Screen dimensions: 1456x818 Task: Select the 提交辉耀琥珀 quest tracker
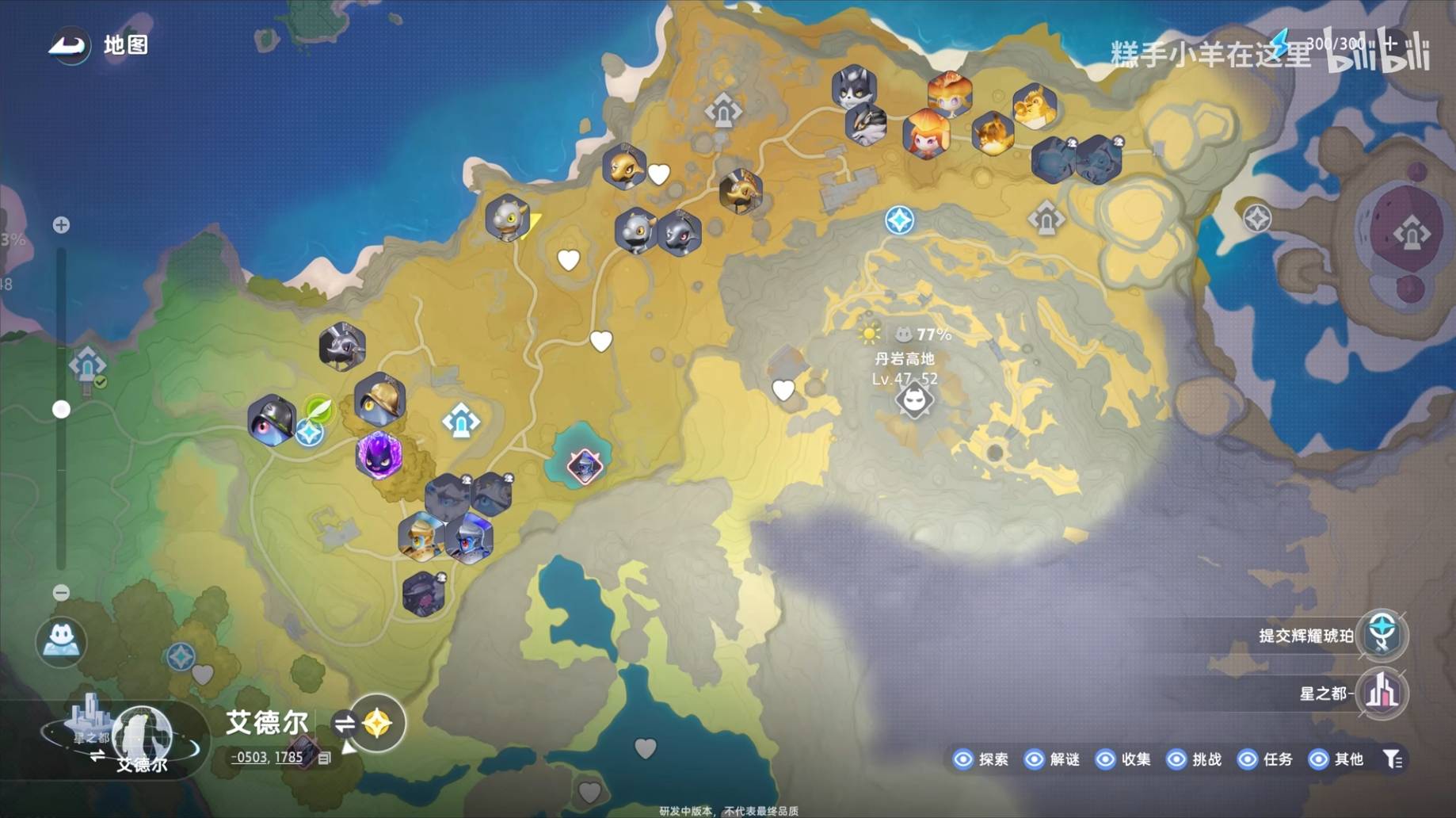pyautogui.click(x=1382, y=635)
